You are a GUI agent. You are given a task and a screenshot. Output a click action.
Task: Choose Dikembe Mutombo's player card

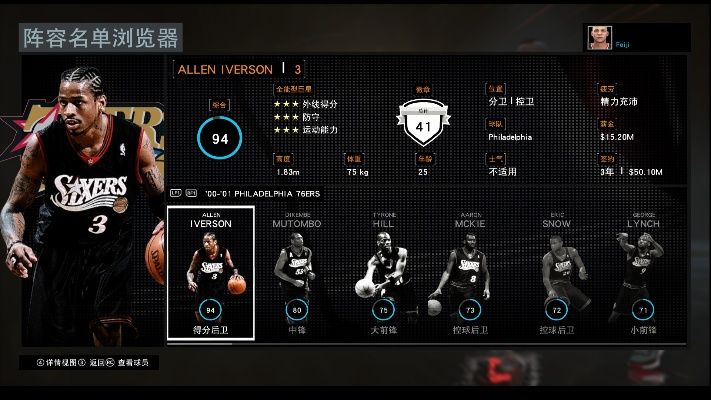tap(296, 272)
